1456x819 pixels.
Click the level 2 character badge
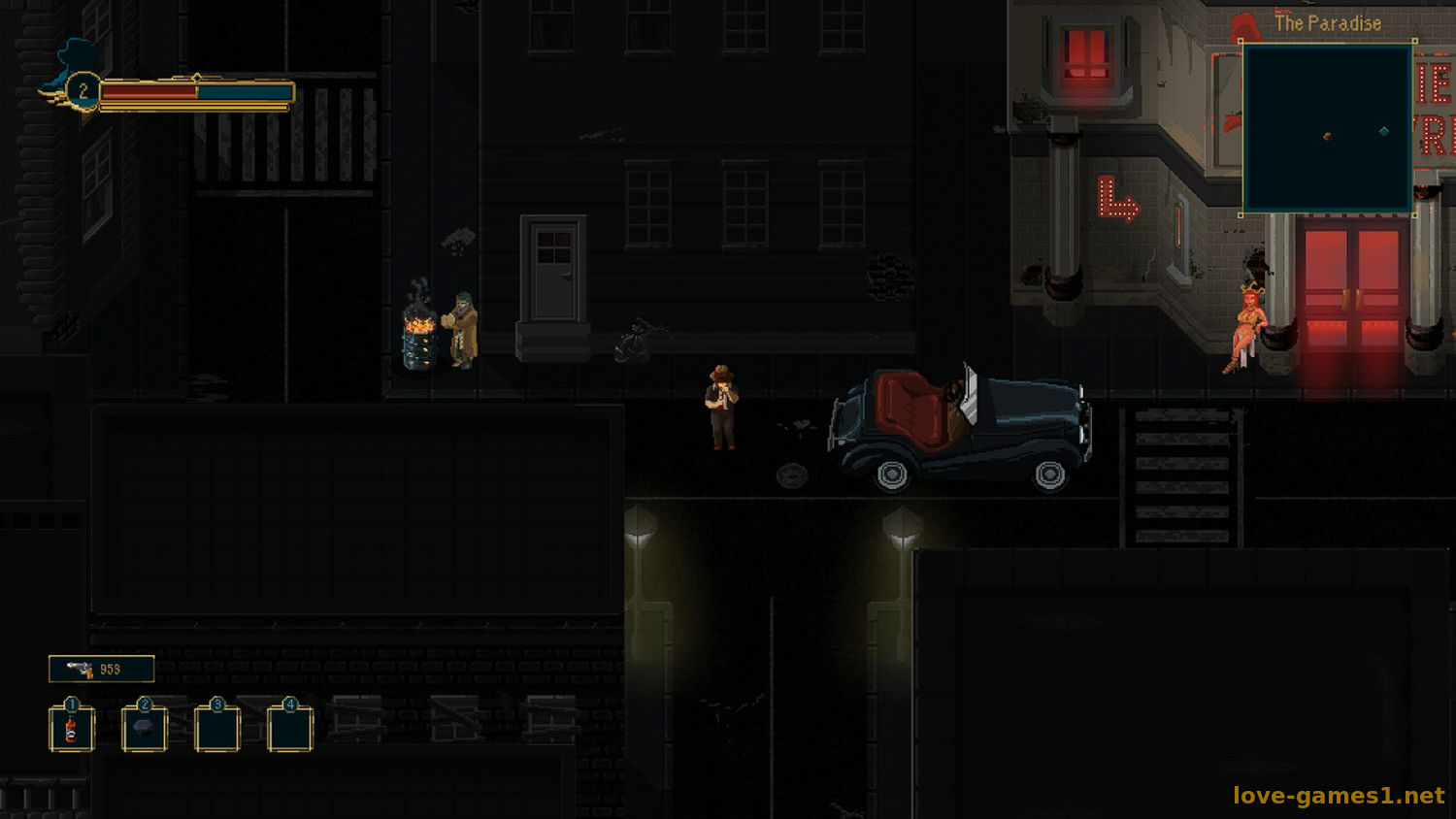(x=83, y=91)
